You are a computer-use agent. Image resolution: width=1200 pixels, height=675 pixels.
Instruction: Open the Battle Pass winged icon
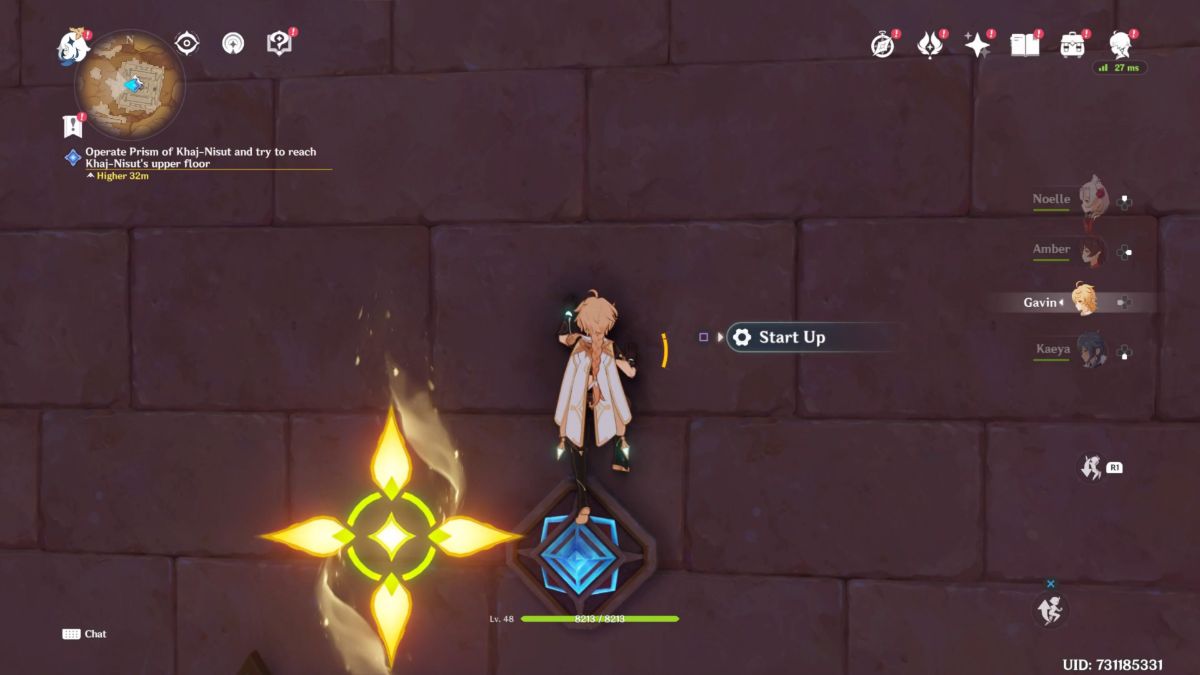[930, 45]
